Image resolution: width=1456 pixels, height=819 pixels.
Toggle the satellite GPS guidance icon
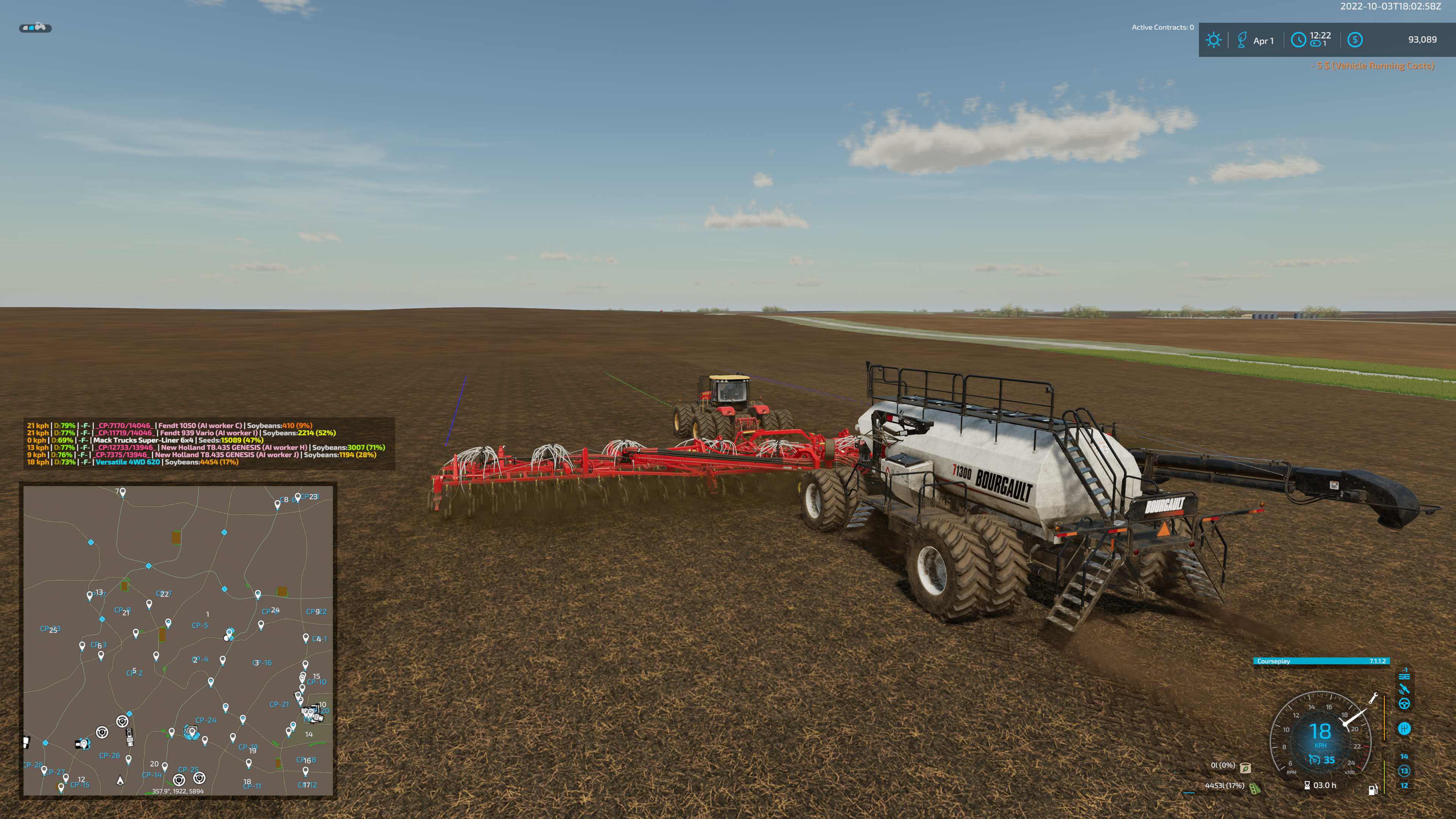1404,689
